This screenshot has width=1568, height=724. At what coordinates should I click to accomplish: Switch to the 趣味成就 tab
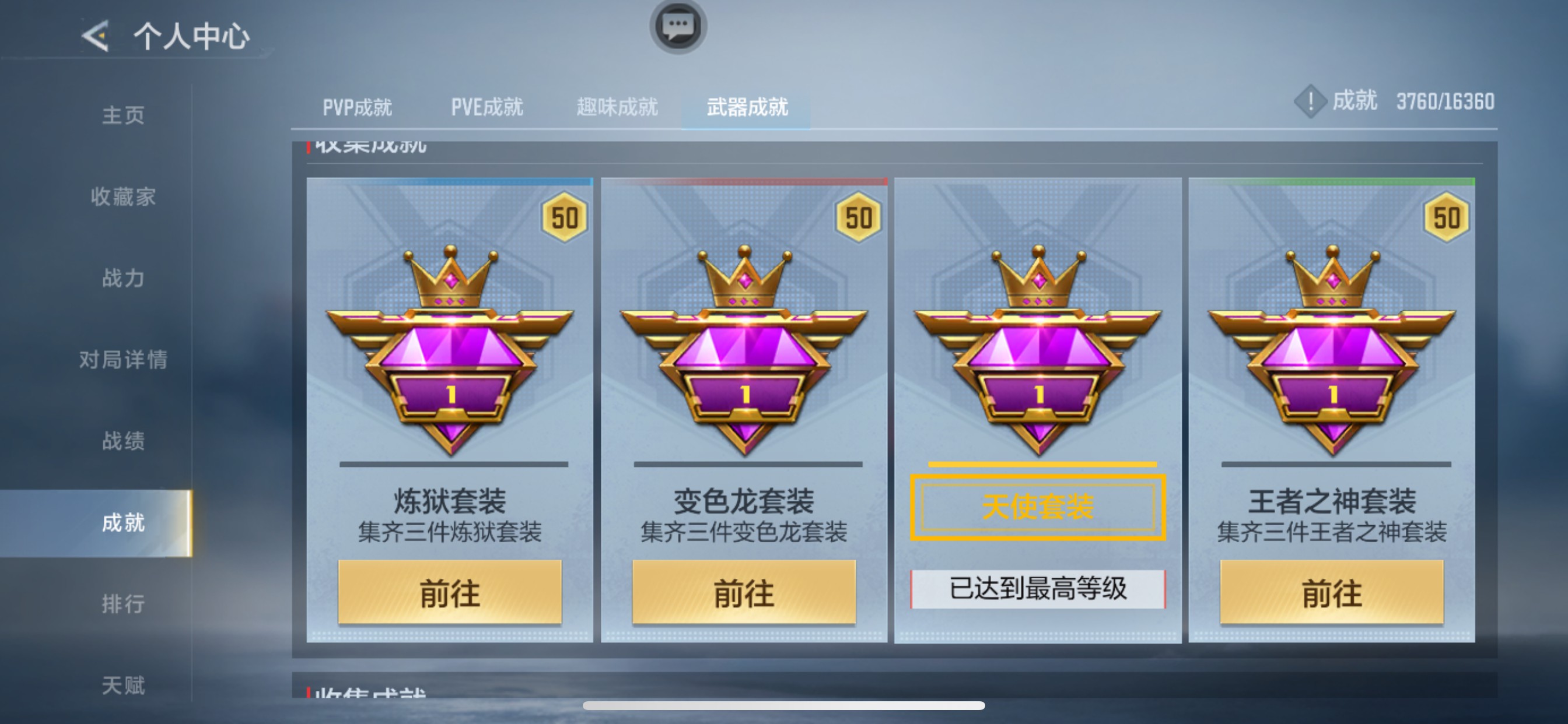tap(617, 106)
